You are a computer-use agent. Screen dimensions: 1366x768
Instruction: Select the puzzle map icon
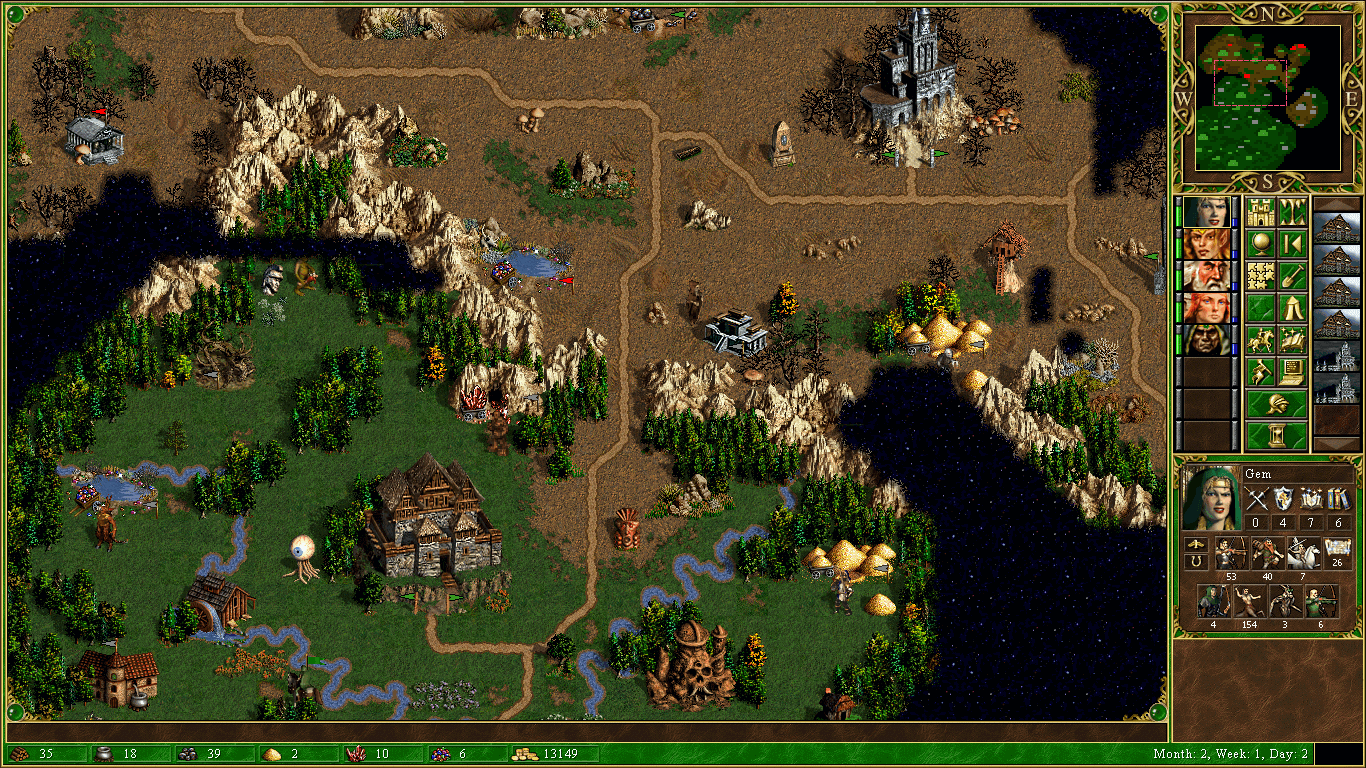[x=1260, y=274]
